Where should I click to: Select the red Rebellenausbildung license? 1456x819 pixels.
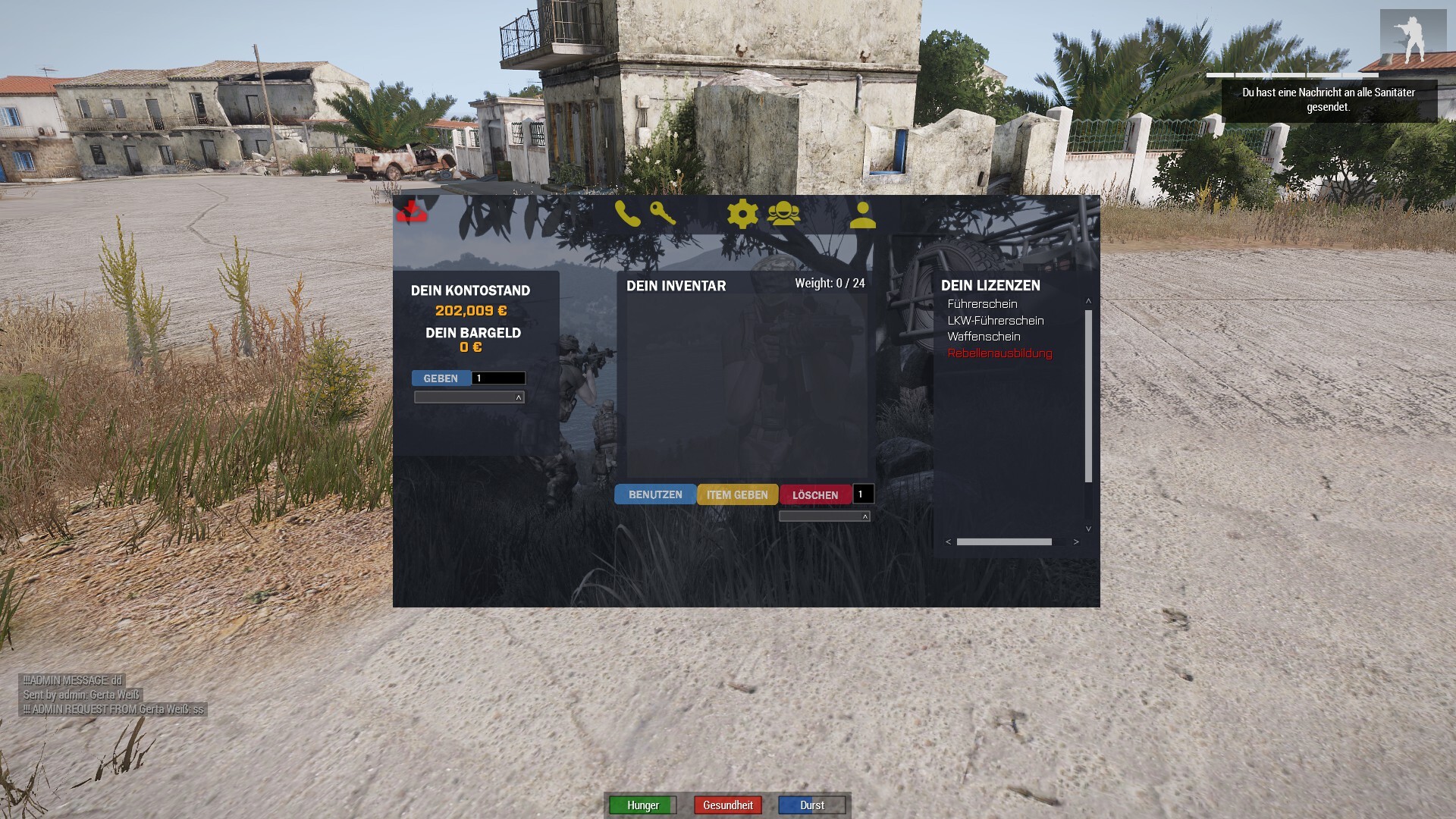(999, 353)
